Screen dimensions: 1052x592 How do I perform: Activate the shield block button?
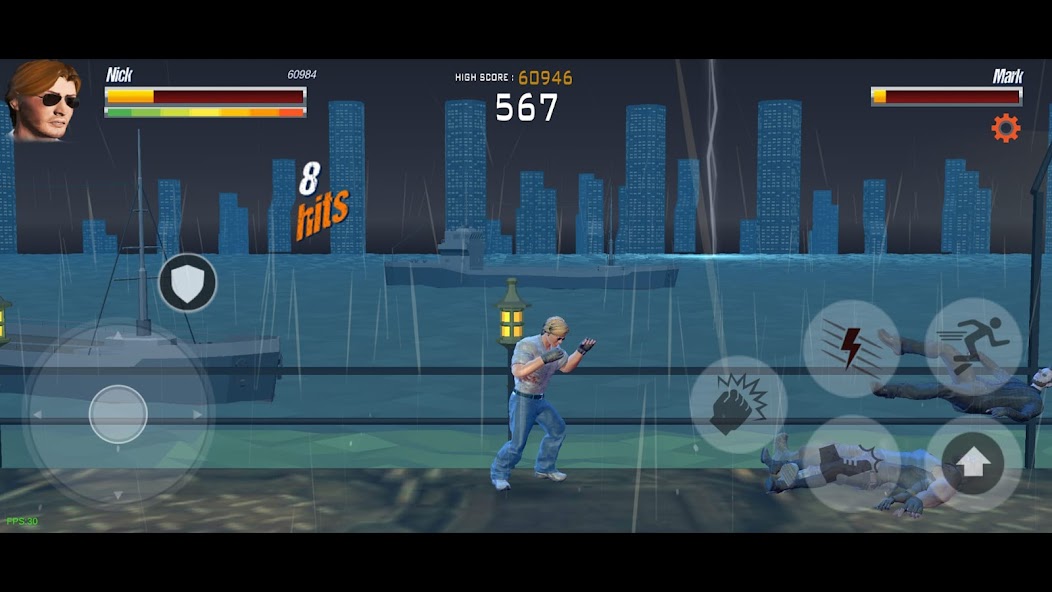pos(187,283)
